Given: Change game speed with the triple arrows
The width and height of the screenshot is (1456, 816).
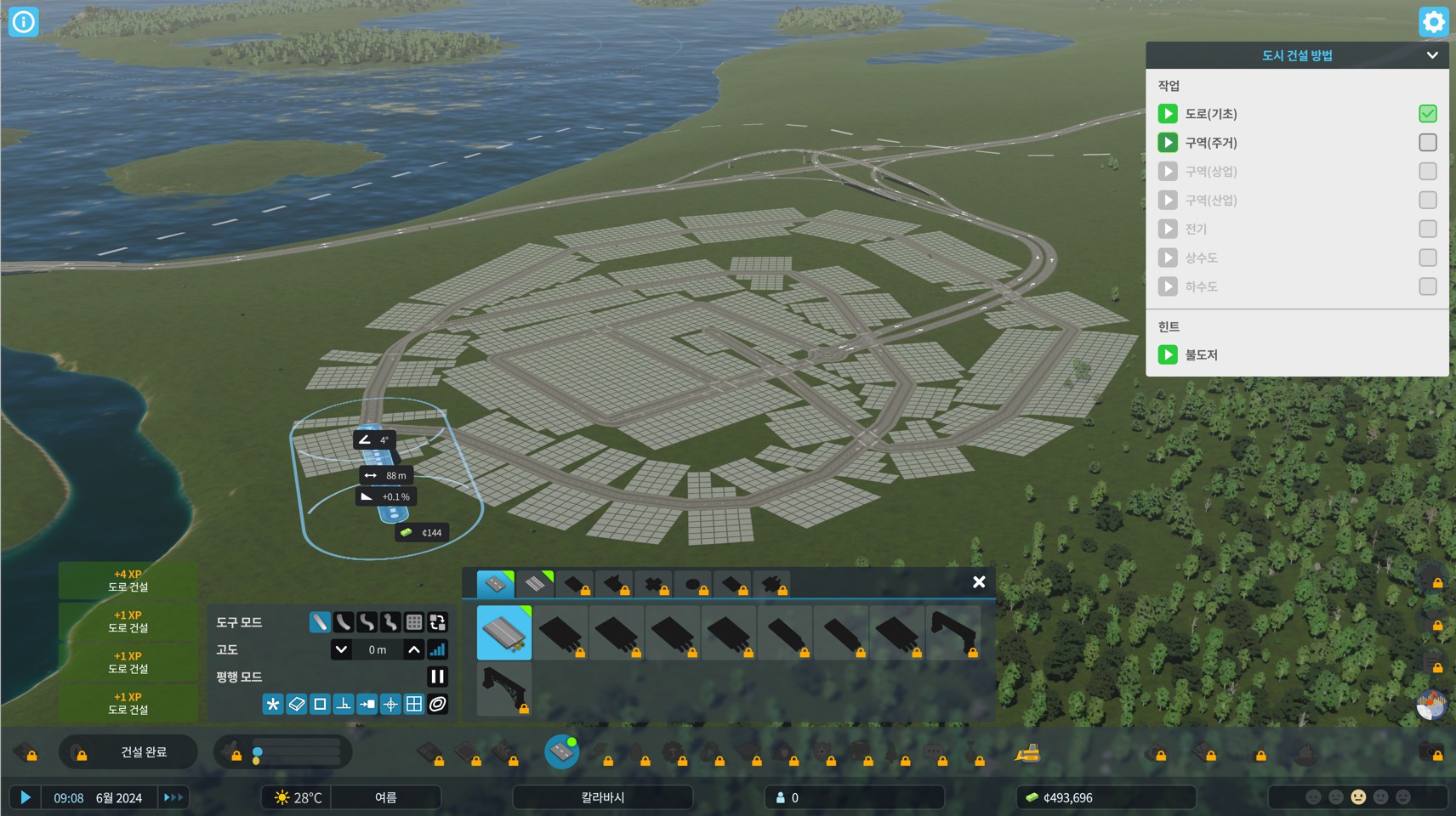Looking at the screenshot, I should [x=173, y=797].
